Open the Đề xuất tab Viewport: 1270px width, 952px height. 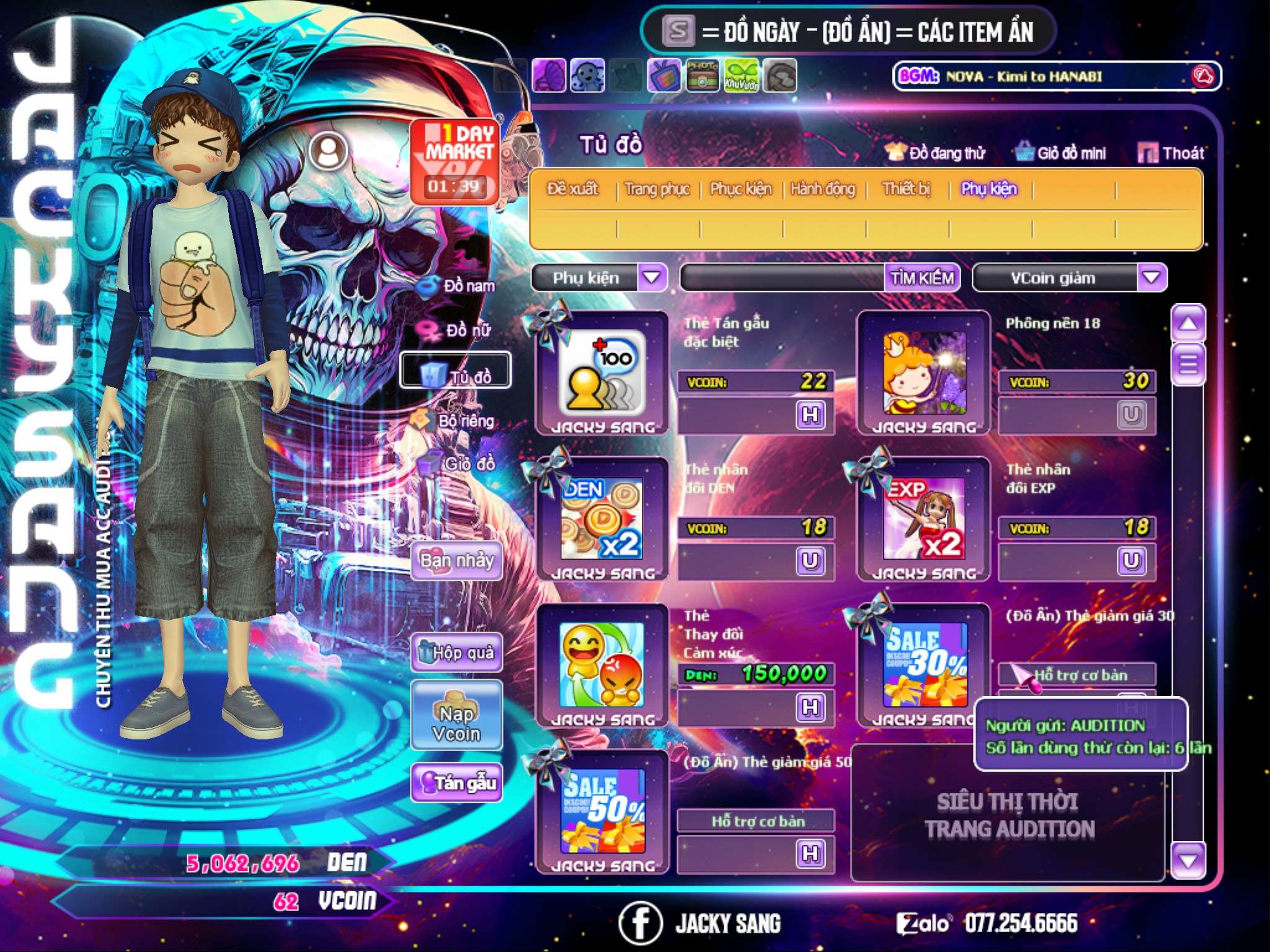[572, 188]
